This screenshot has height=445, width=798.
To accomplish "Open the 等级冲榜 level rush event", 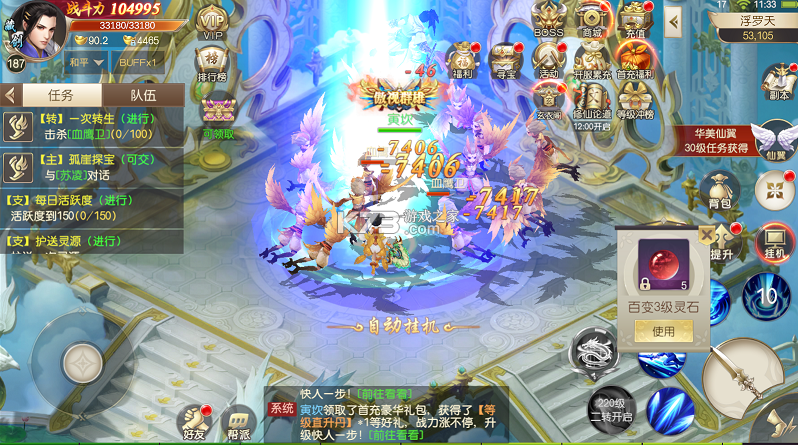I will tap(633, 100).
